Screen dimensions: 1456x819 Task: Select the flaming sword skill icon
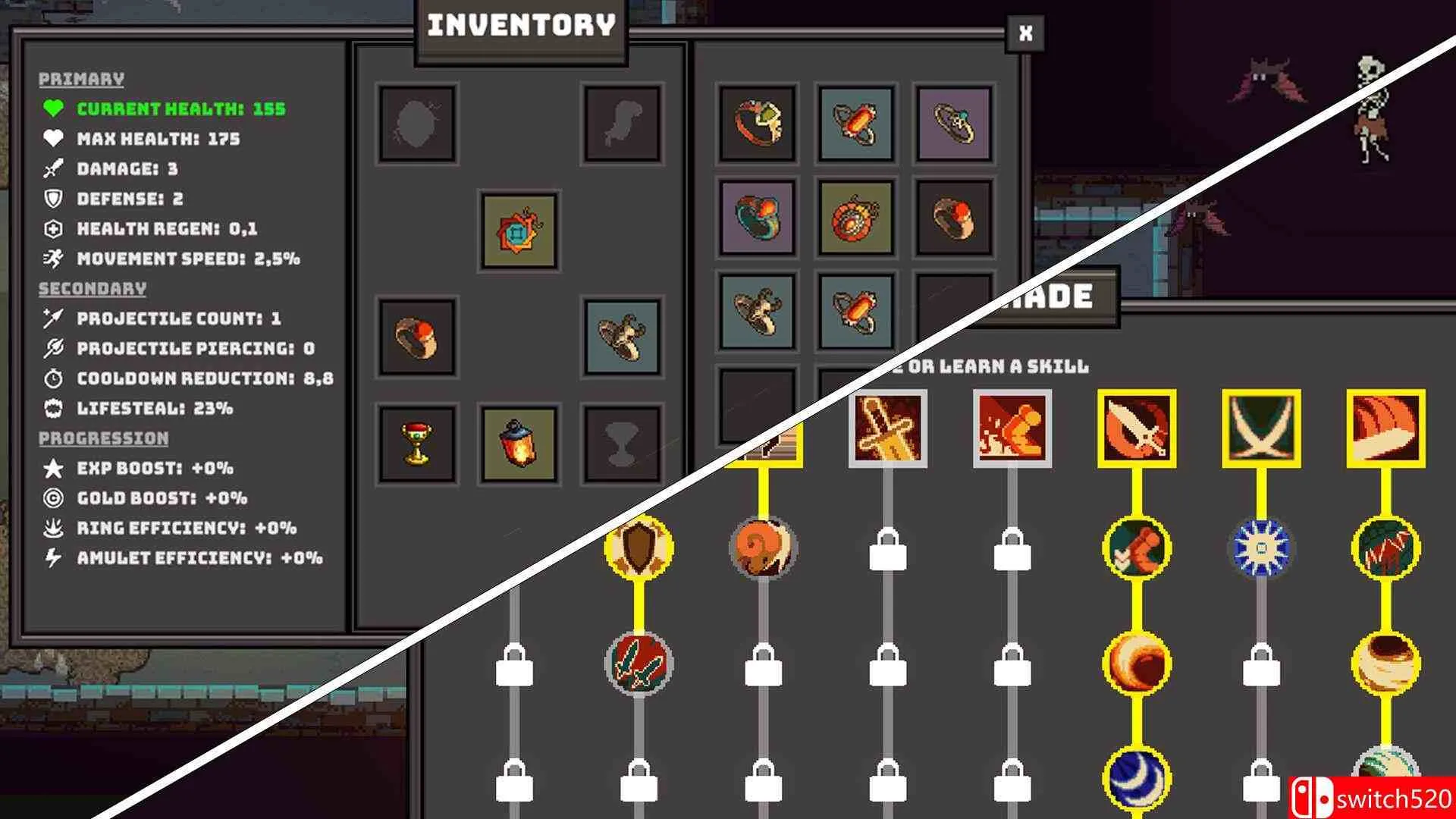(x=887, y=428)
